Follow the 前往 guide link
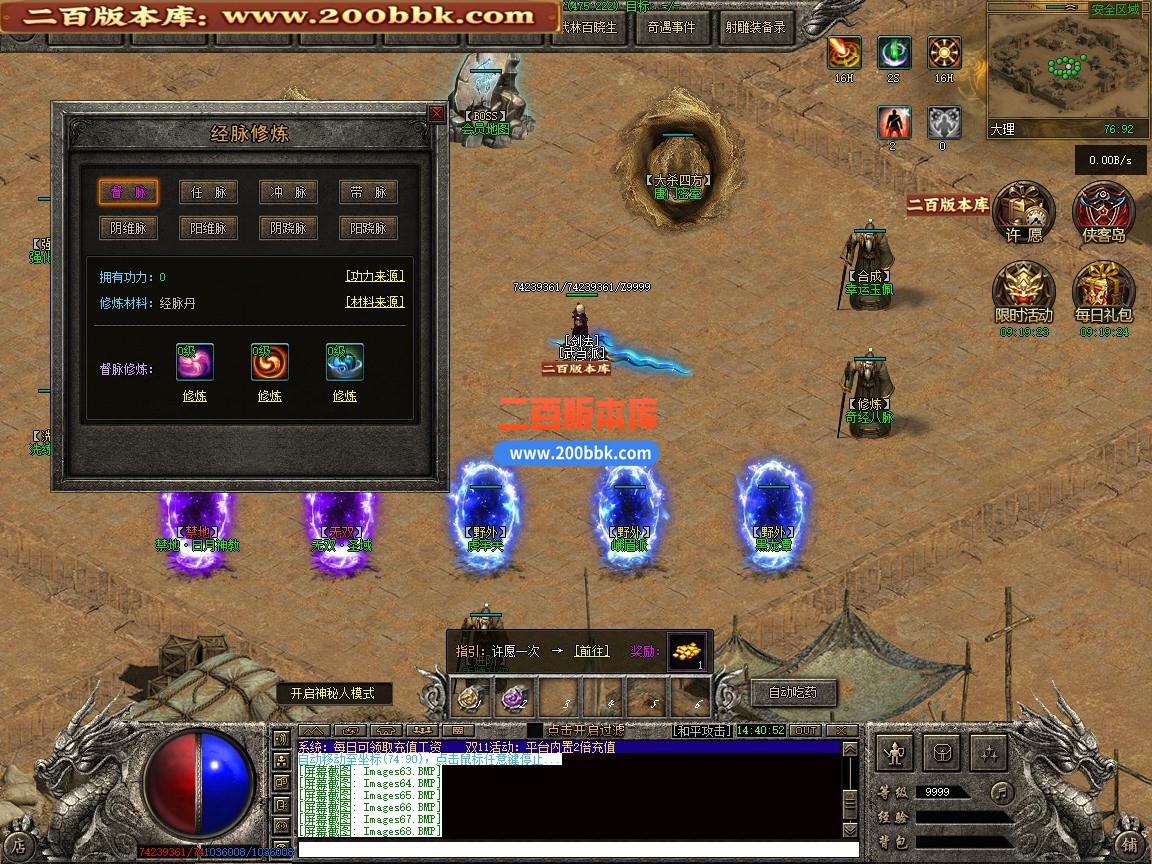 591,651
